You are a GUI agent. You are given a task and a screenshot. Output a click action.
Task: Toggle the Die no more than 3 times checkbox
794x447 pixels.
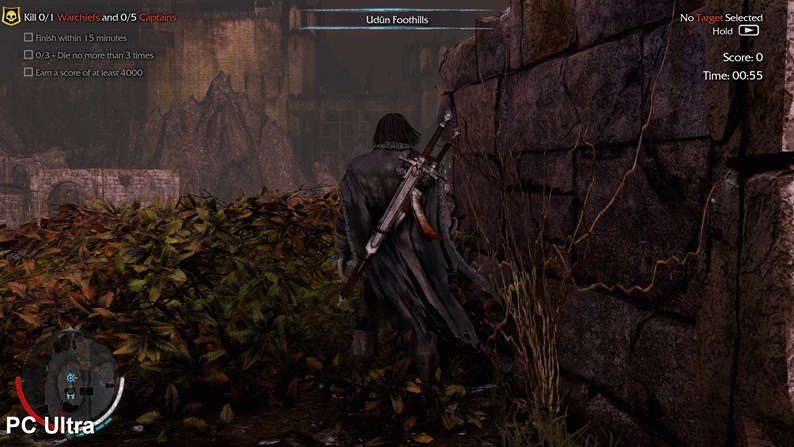(29, 54)
